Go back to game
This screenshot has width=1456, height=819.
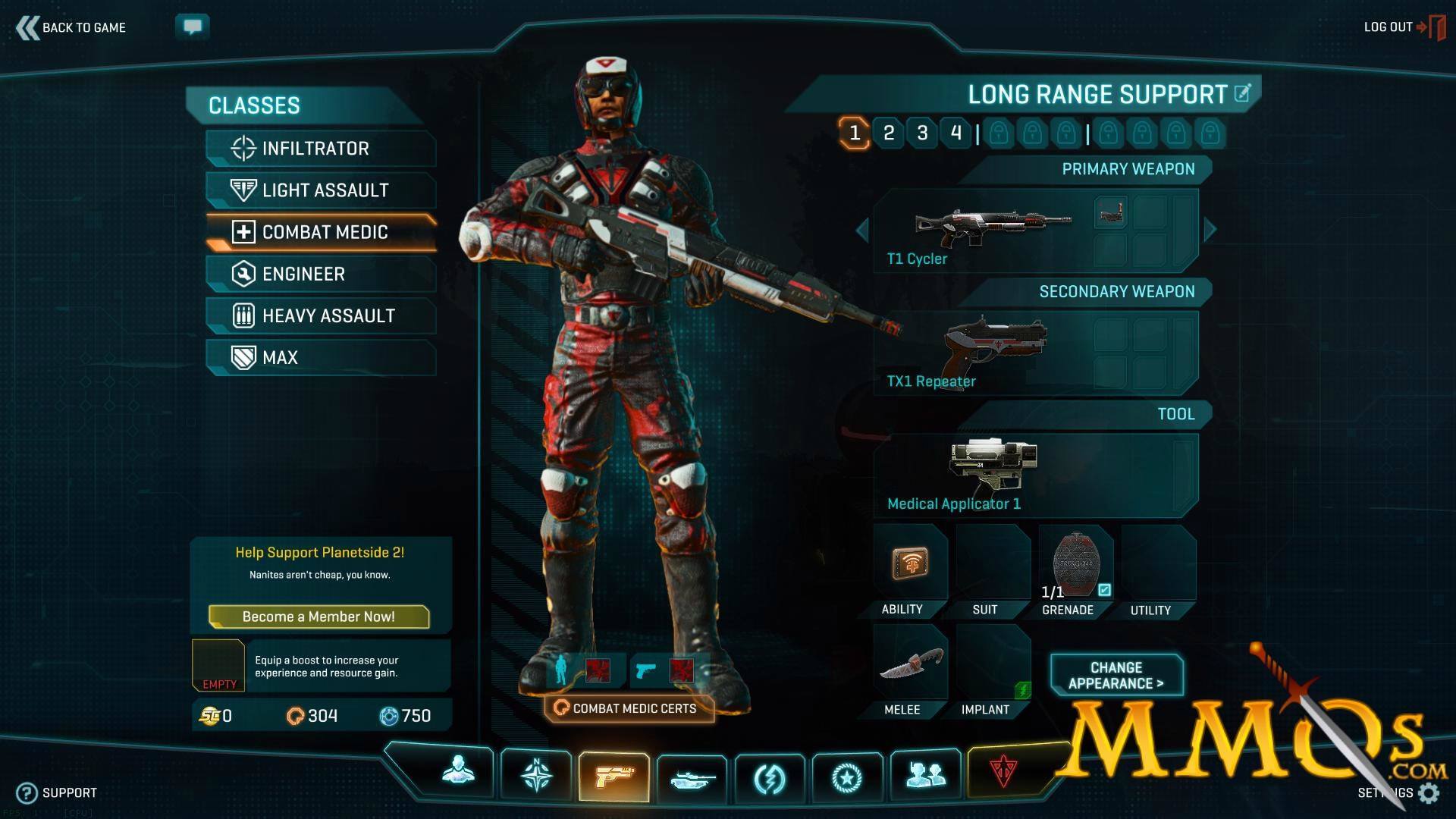pyautogui.click(x=71, y=28)
